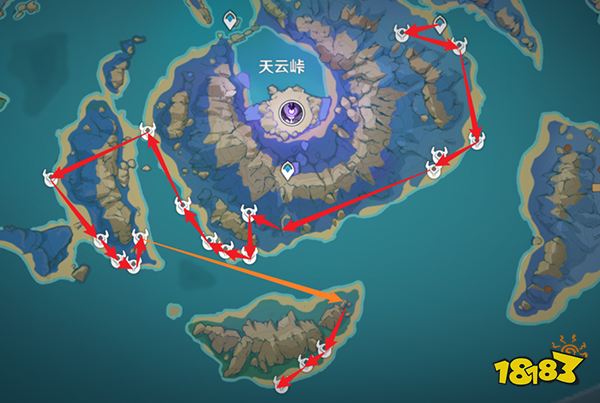Choose the teleport waypoint on the islet beside 天云峠
Image resolution: width=600 pixels, height=403 pixels.
coord(232,20)
